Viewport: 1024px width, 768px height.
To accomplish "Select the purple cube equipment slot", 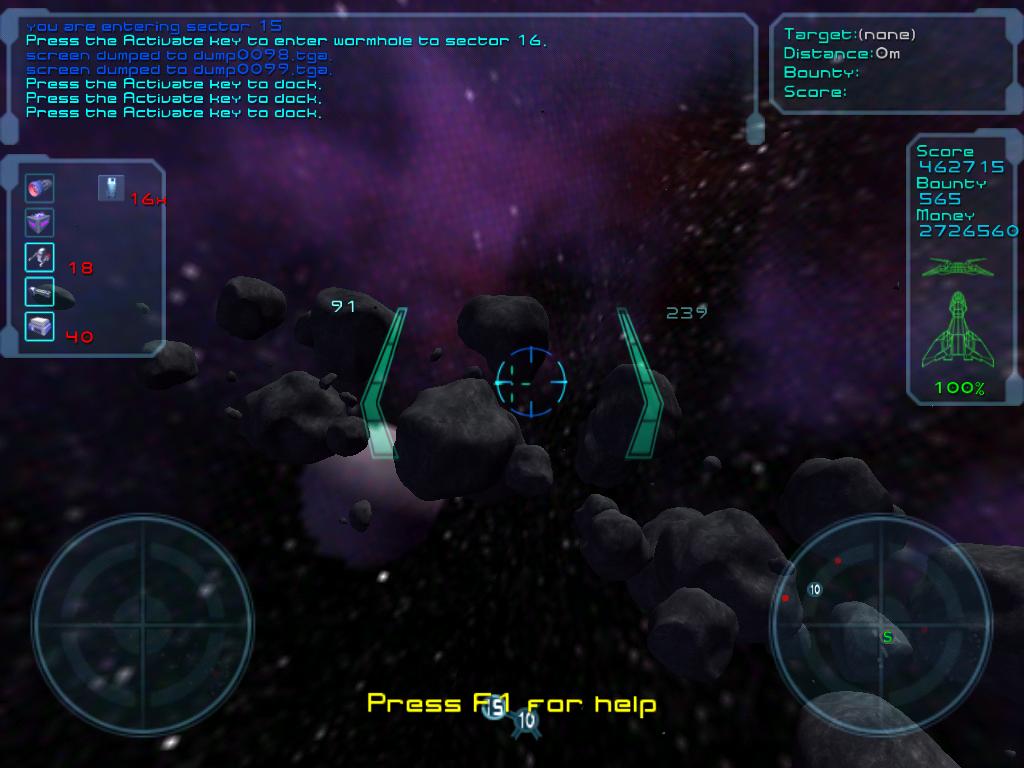I will tap(40, 222).
